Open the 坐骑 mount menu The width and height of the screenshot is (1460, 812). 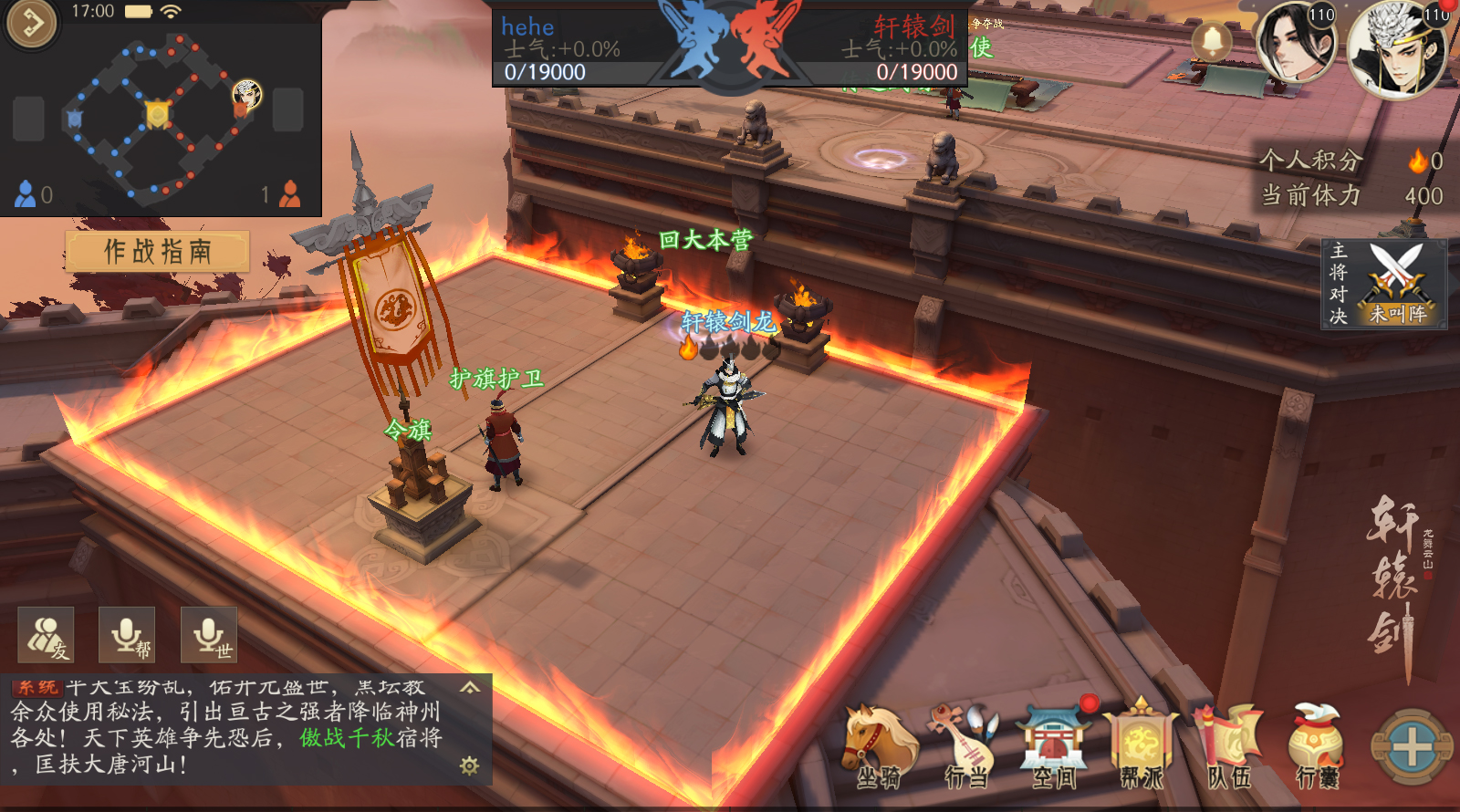(879, 746)
